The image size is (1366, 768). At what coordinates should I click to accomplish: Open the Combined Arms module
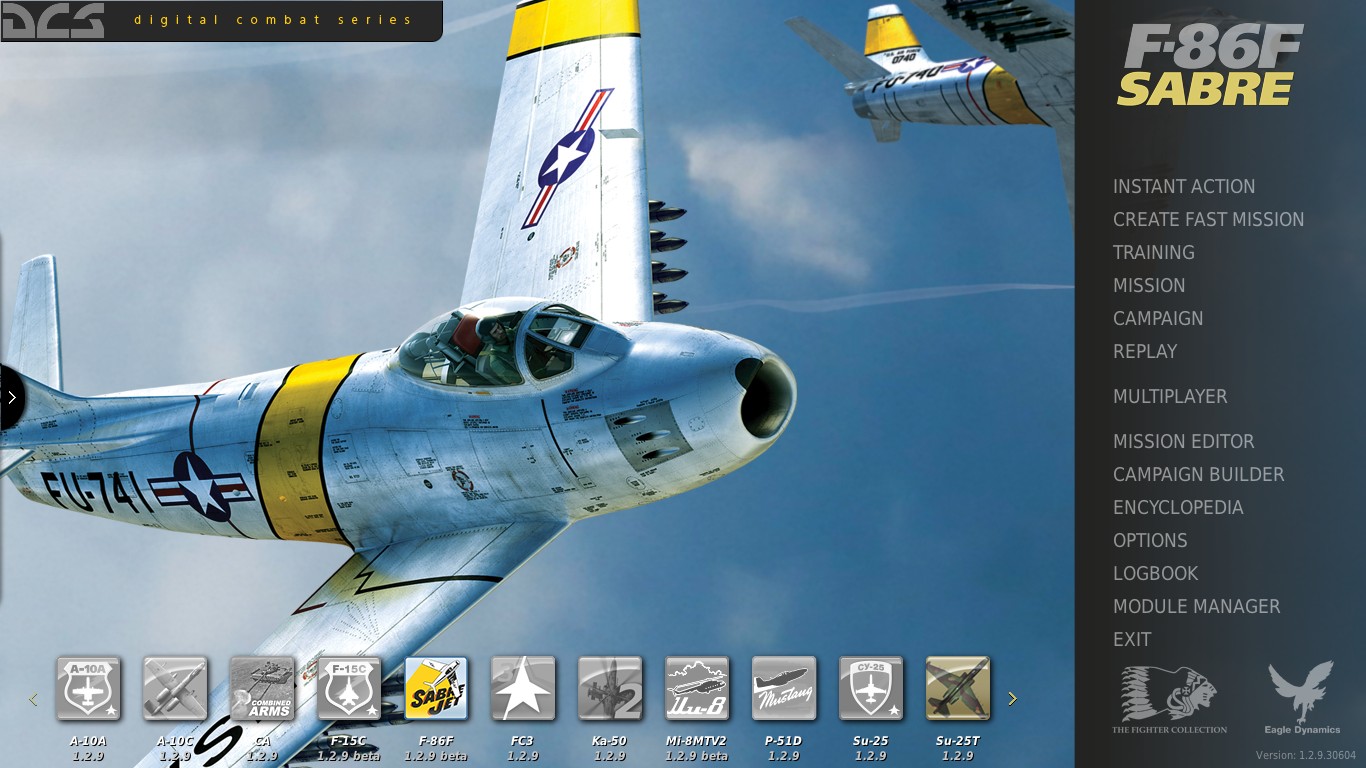[x=262, y=688]
